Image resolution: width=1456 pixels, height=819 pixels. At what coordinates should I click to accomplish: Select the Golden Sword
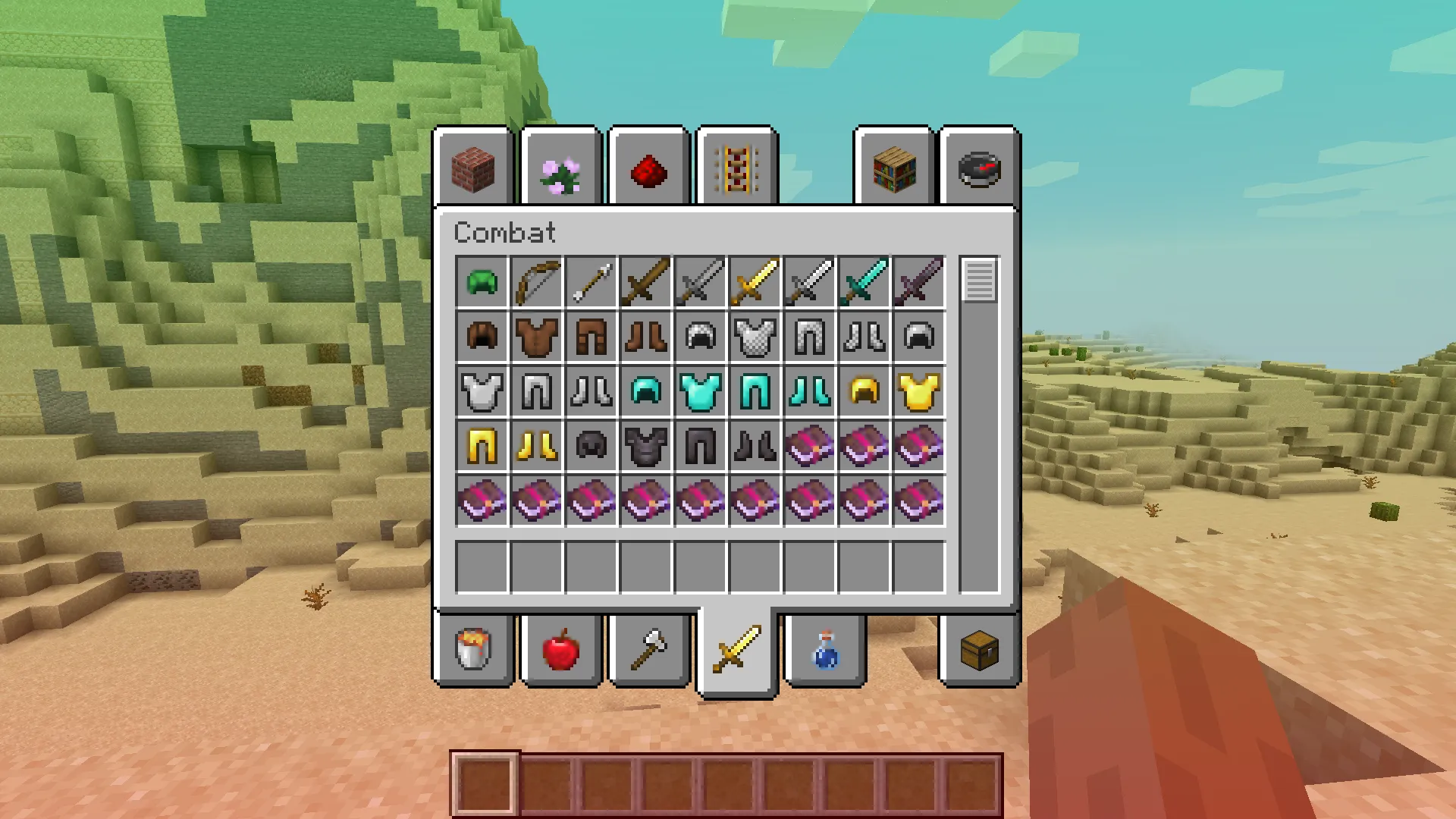tap(755, 282)
